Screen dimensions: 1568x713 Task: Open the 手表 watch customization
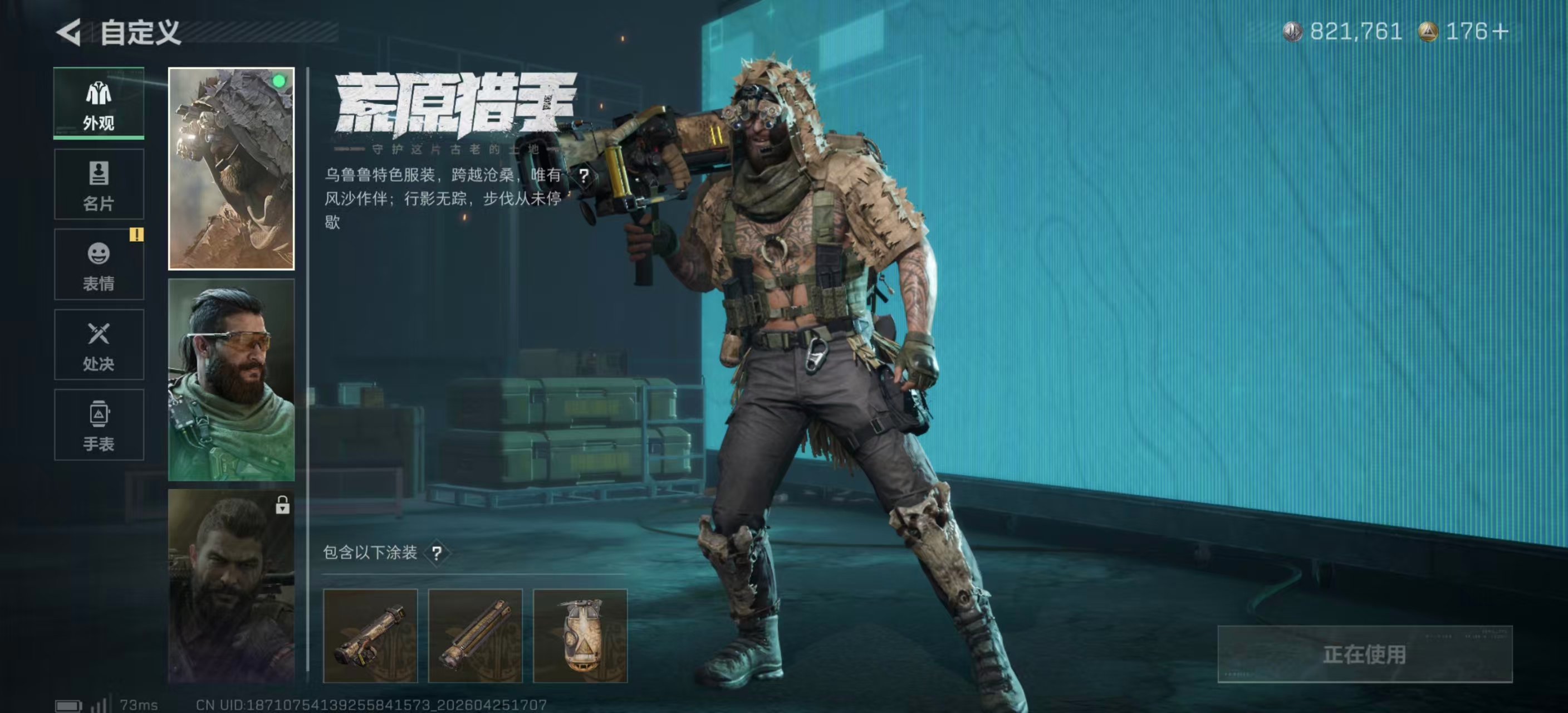(99, 425)
